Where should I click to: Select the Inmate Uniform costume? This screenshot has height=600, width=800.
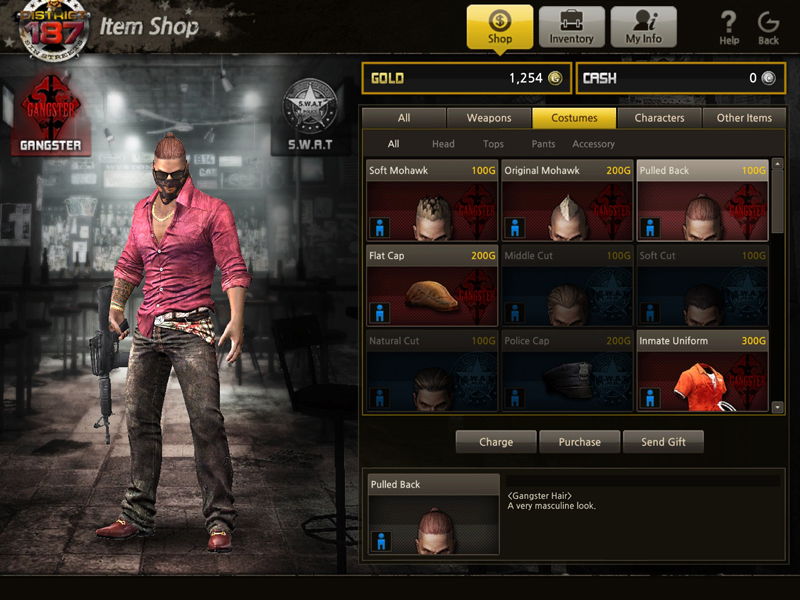(702, 370)
